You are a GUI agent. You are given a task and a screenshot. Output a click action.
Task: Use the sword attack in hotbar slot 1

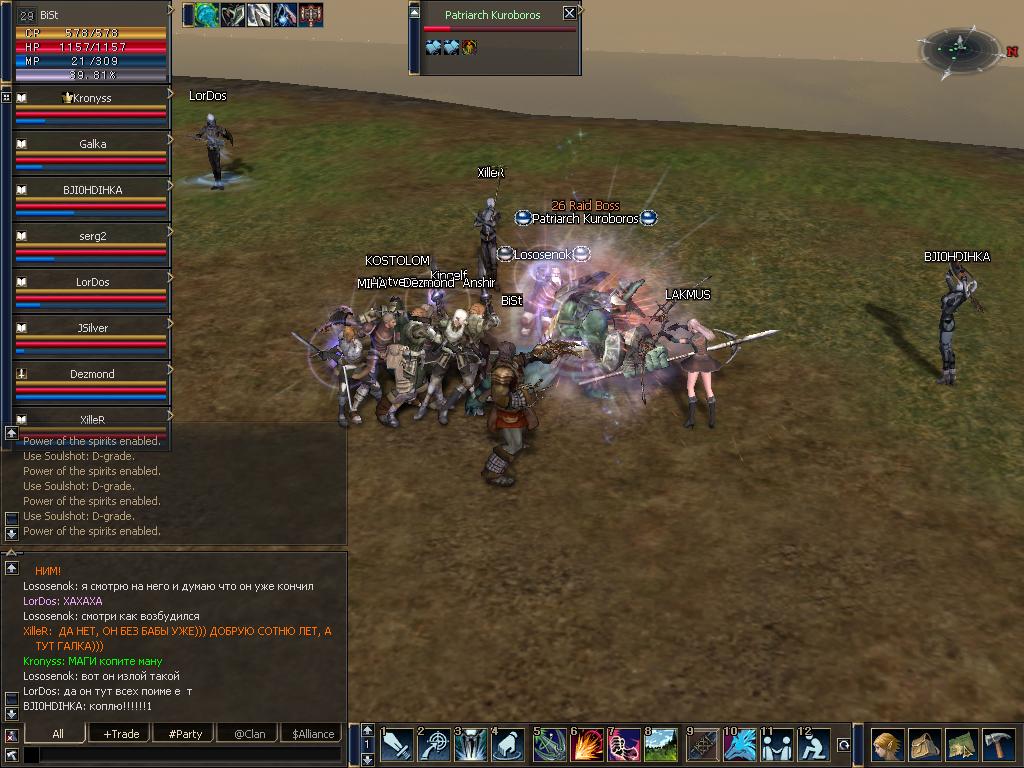pos(396,745)
